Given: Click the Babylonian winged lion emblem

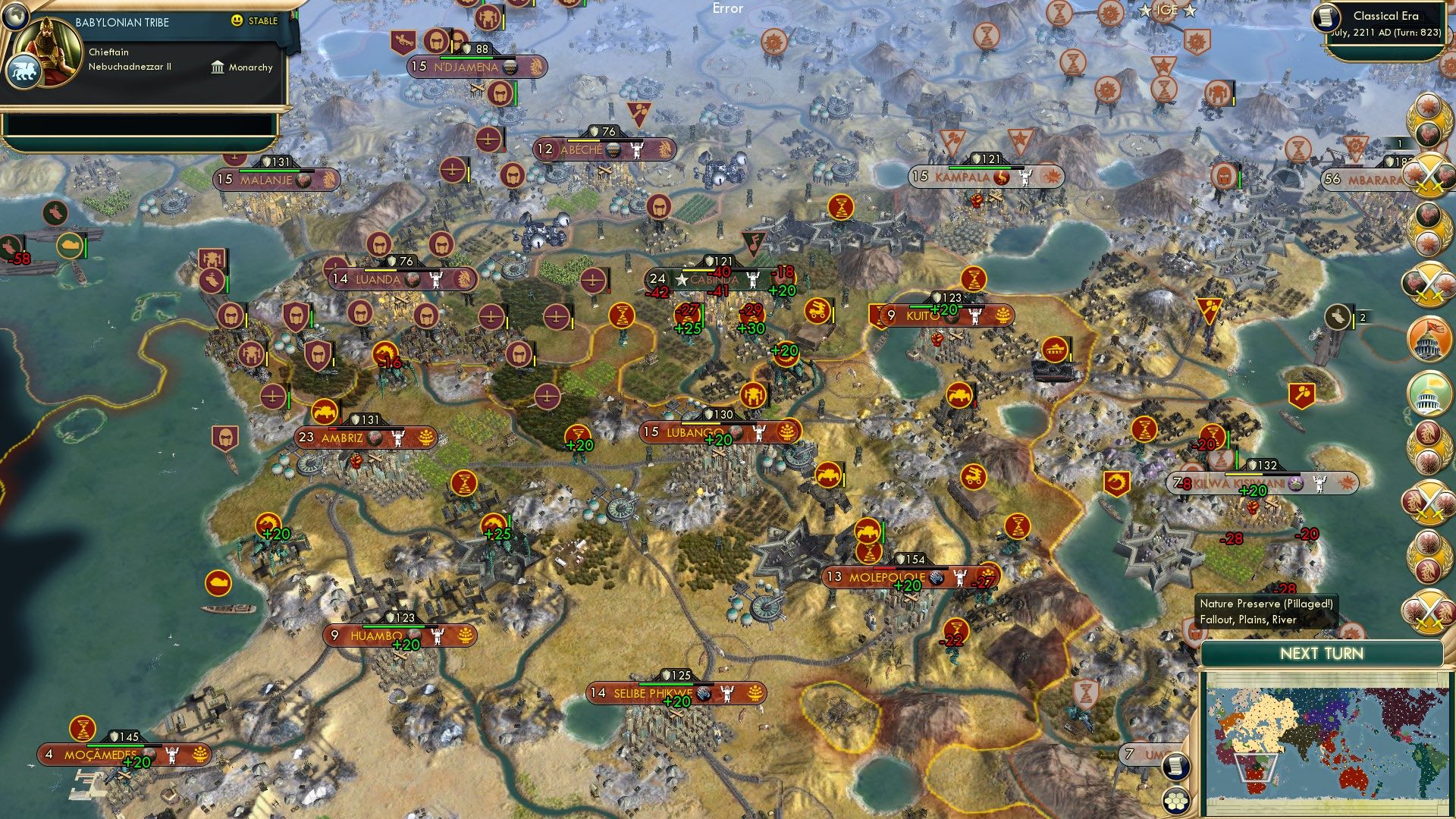Looking at the screenshot, I should 23,72.
